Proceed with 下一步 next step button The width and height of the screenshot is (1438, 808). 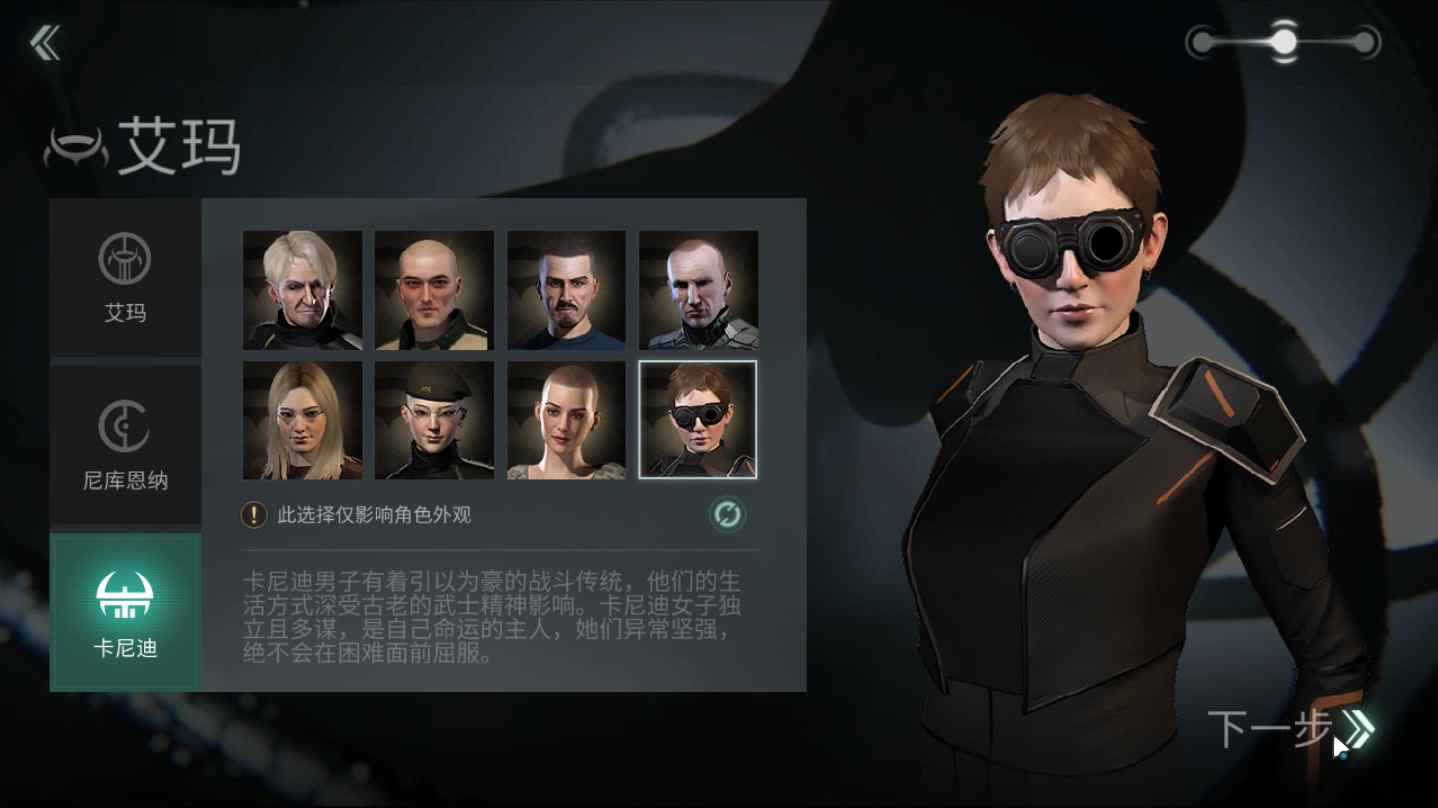[x=1290, y=728]
